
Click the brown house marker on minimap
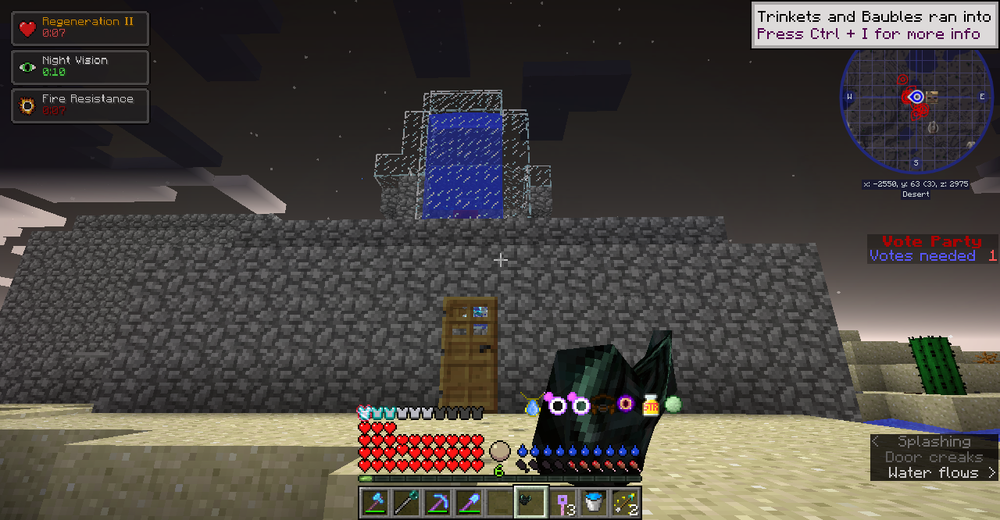(x=932, y=96)
